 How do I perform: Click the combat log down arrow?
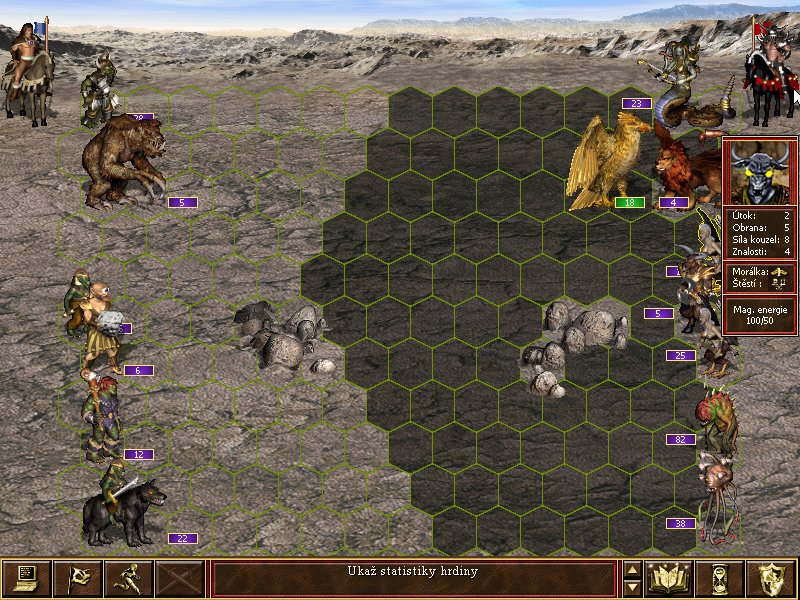632,587
